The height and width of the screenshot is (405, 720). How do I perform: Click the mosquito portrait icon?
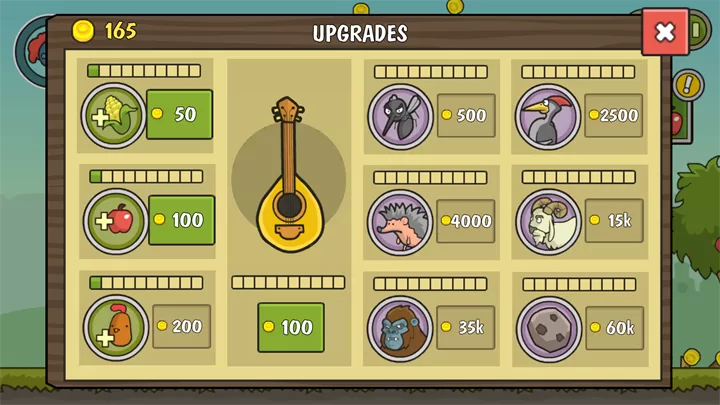[x=400, y=116]
